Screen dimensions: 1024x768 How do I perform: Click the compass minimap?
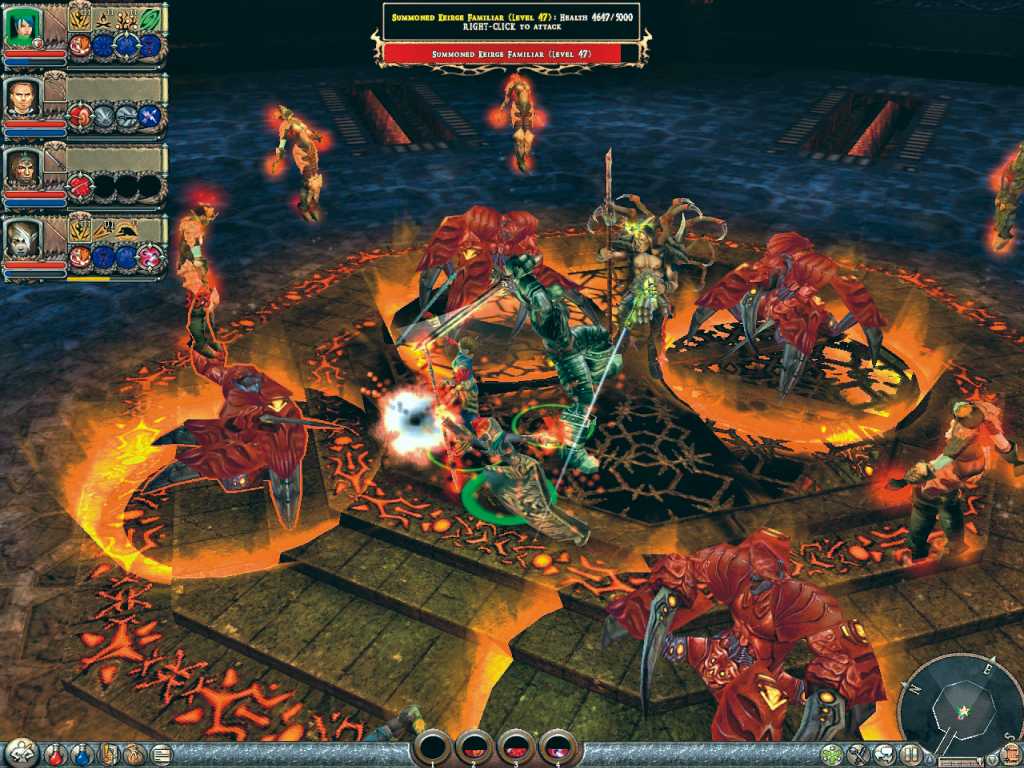click(960, 705)
